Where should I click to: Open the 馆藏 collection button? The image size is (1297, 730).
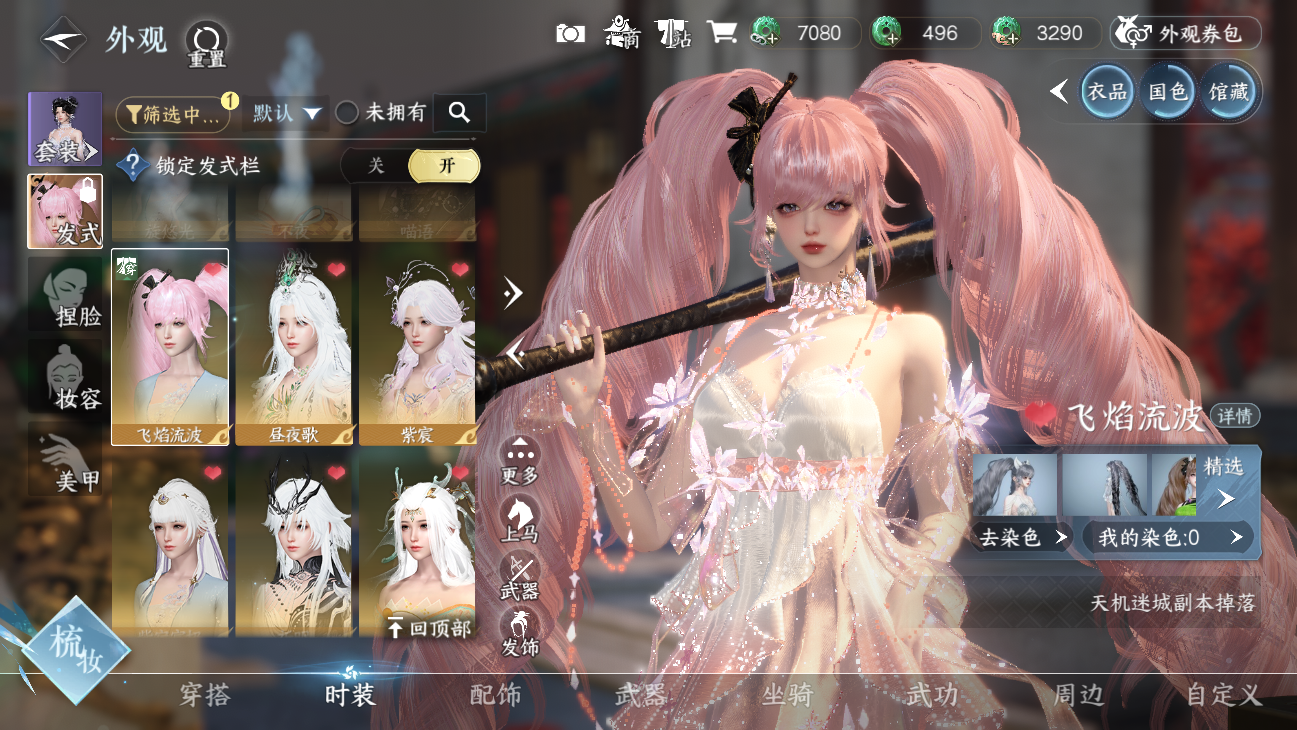[1228, 92]
